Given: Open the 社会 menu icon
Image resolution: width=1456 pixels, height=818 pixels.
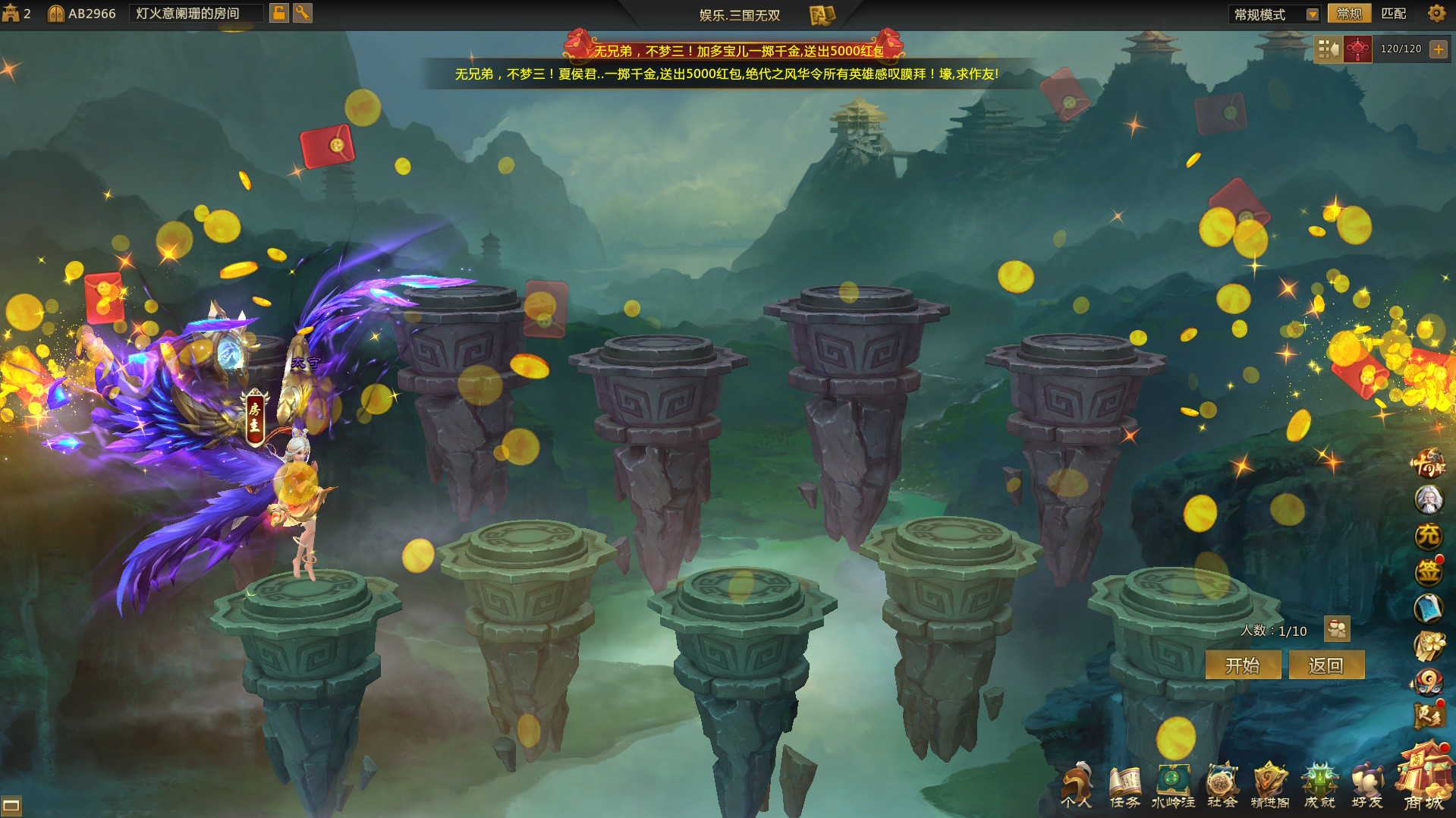Looking at the screenshot, I should click(1222, 787).
